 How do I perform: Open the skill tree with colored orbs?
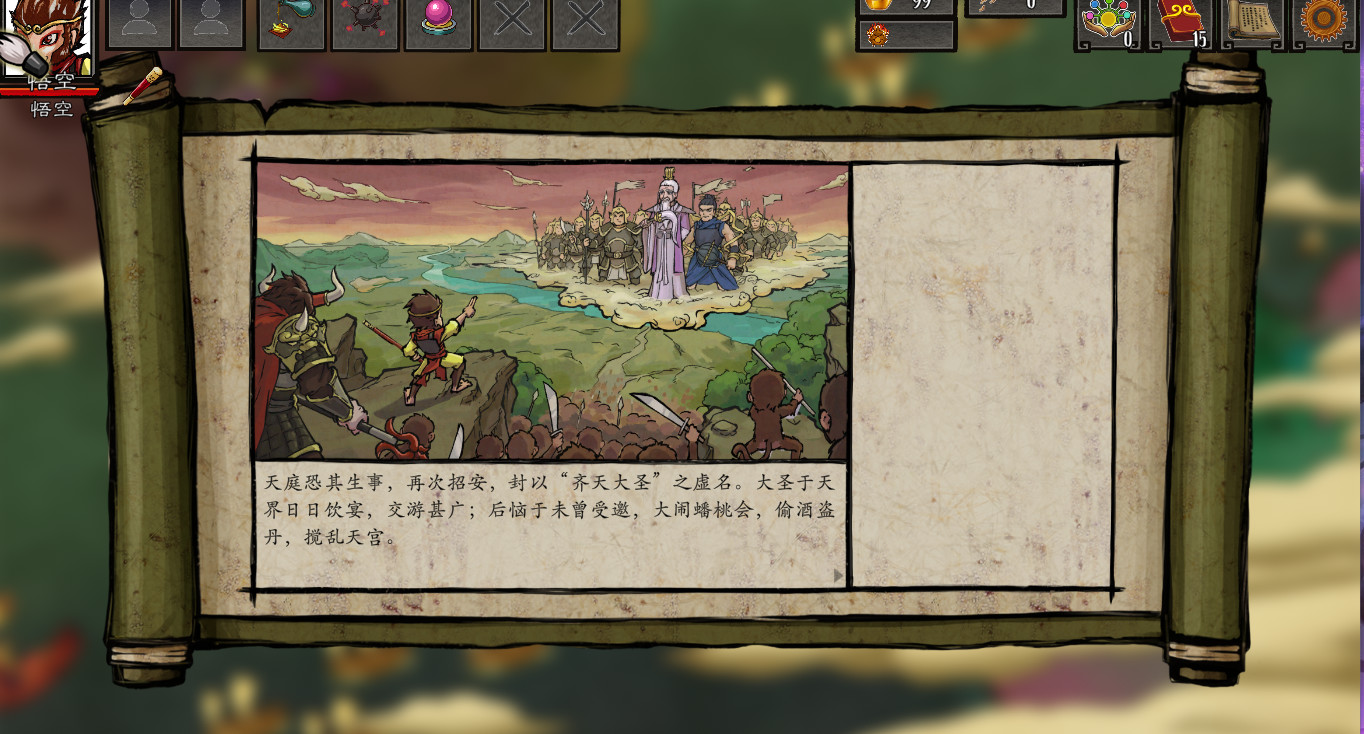point(1108,20)
